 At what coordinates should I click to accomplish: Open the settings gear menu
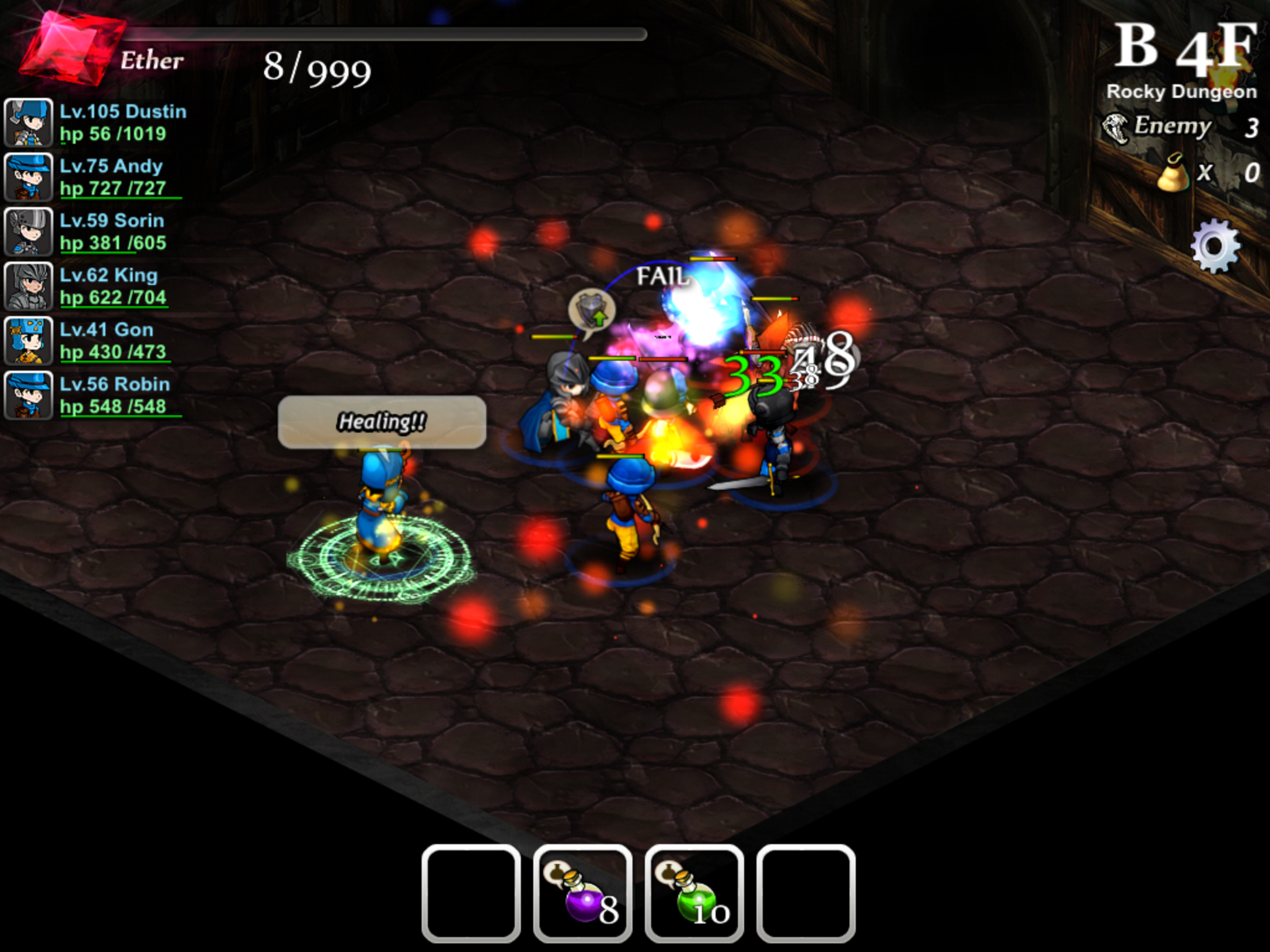[1215, 245]
